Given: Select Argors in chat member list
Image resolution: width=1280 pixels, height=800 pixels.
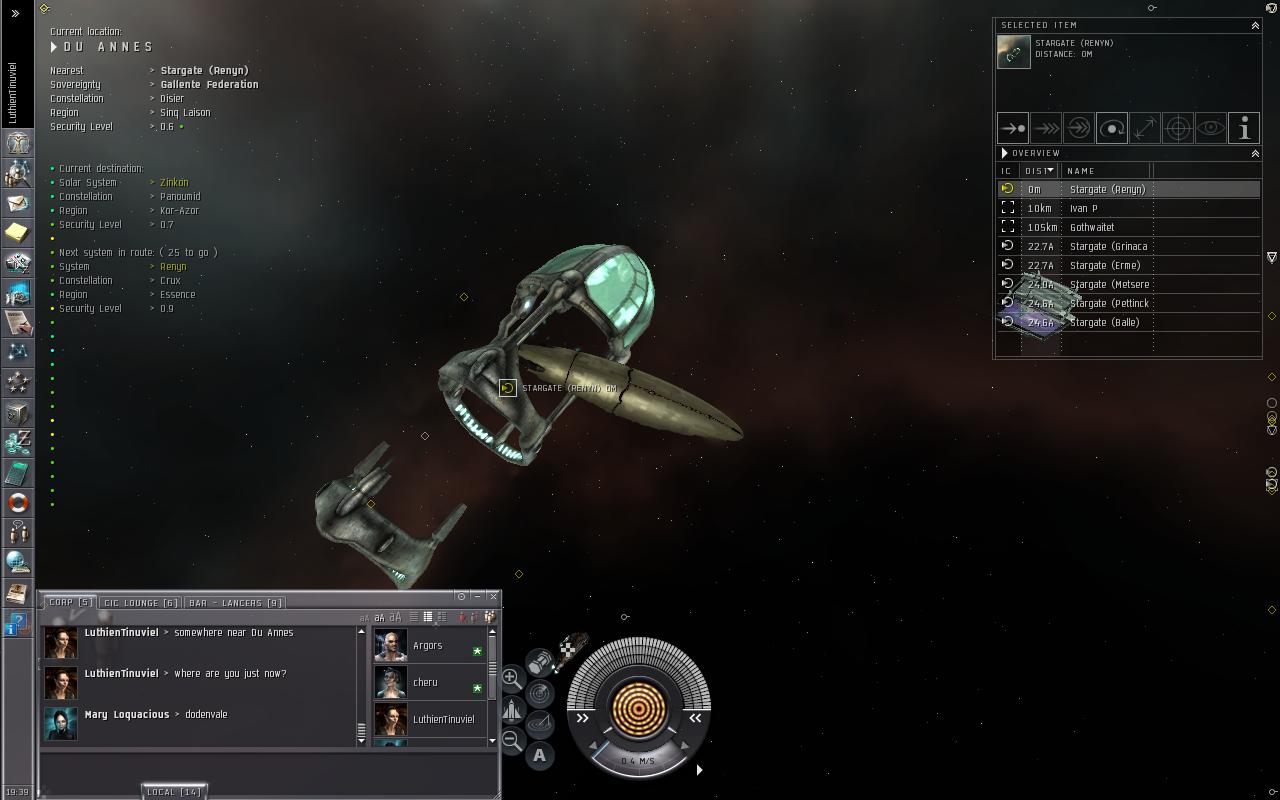Looking at the screenshot, I should 428,646.
